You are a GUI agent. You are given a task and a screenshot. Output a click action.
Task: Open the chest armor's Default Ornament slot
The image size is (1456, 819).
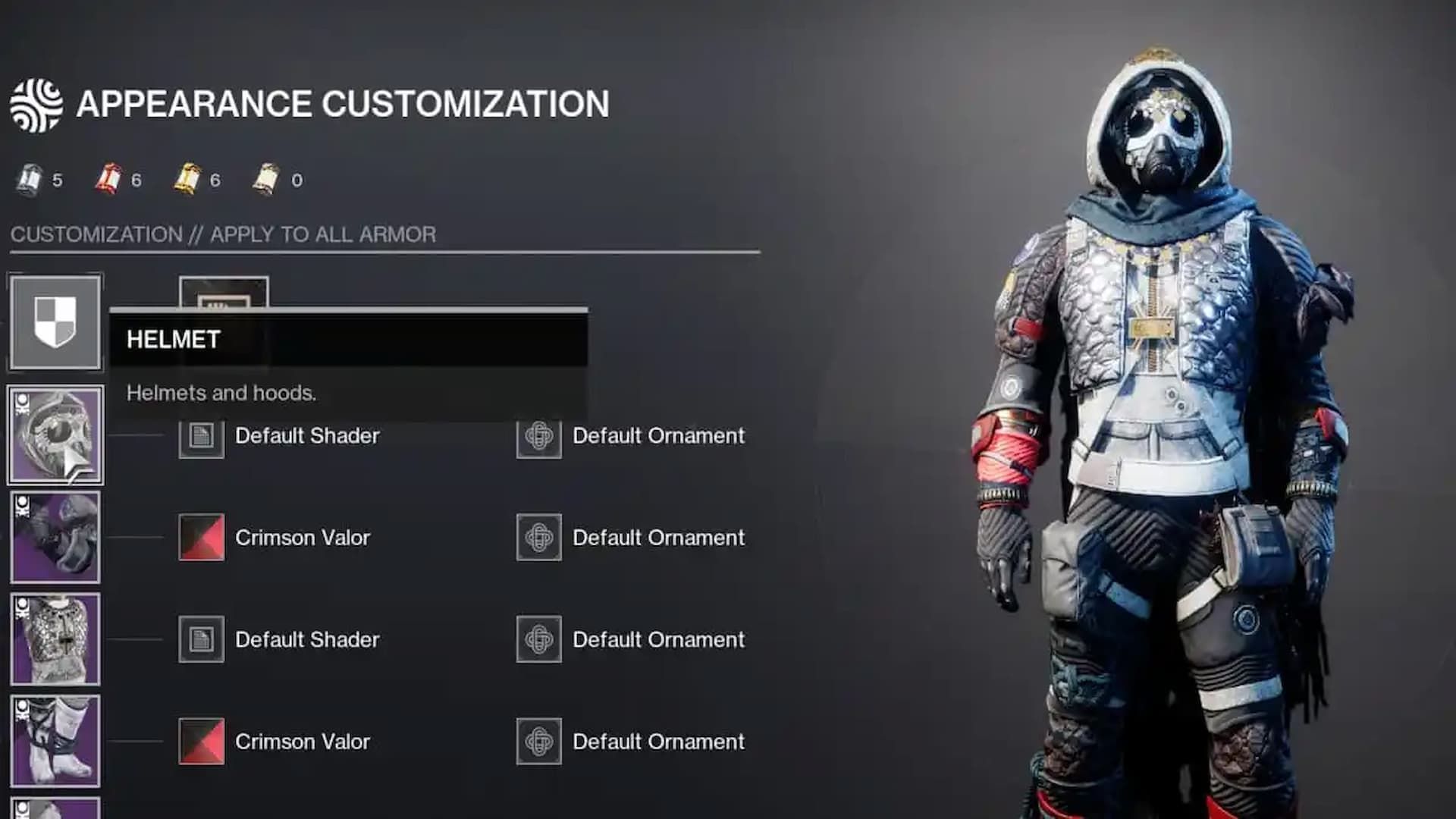coord(538,640)
